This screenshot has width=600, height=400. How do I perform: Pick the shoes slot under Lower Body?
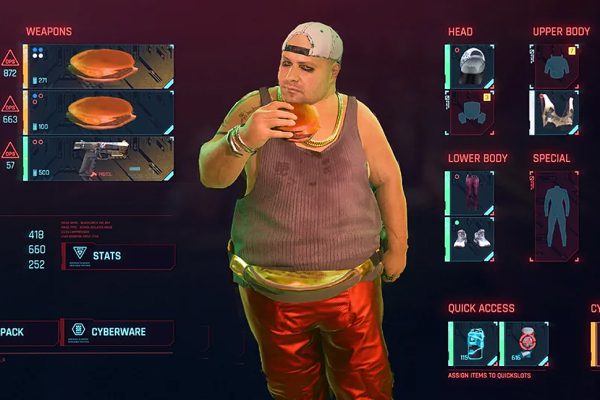pyautogui.click(x=470, y=239)
